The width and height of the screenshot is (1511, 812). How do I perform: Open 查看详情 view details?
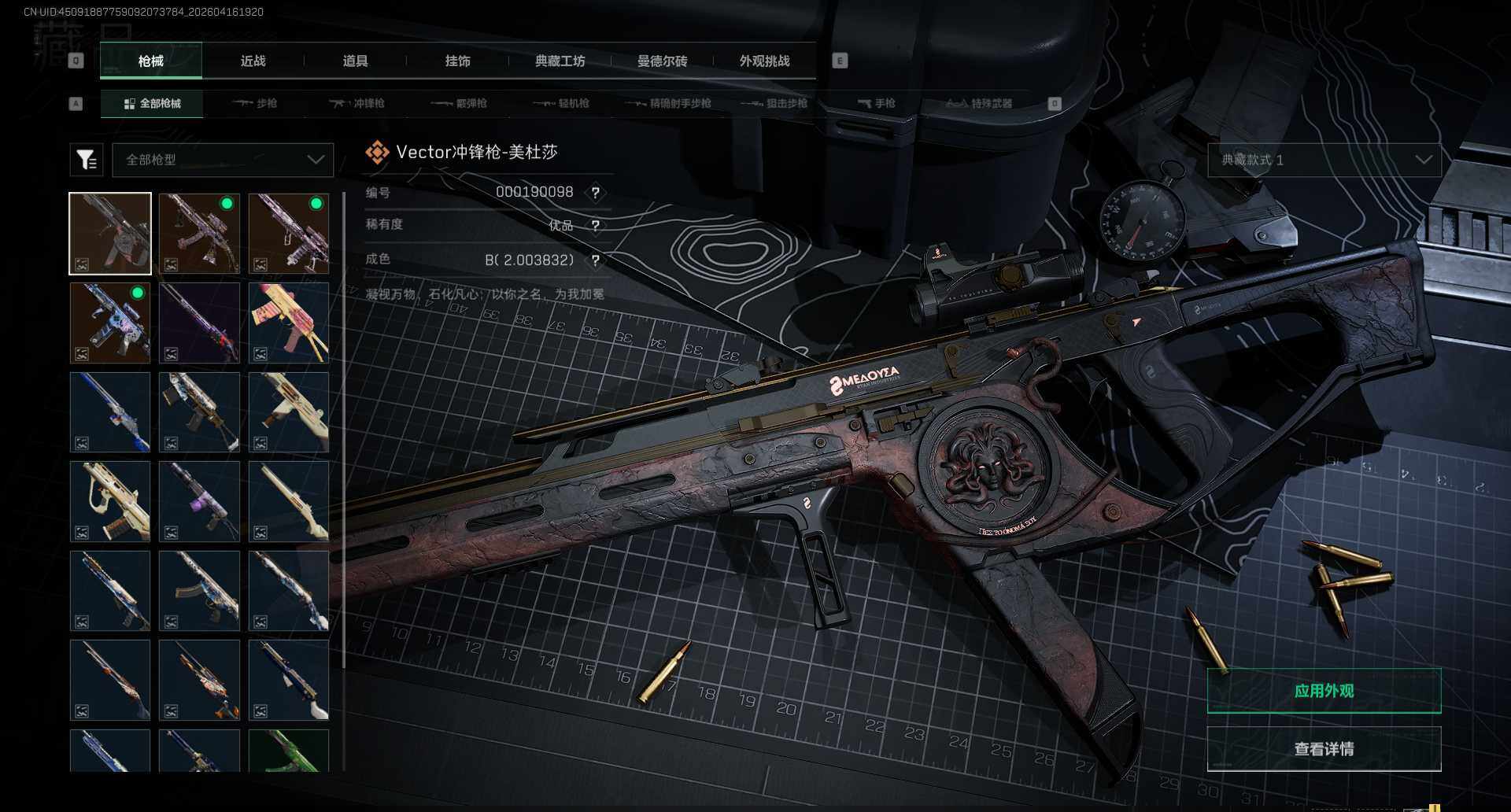(1324, 748)
